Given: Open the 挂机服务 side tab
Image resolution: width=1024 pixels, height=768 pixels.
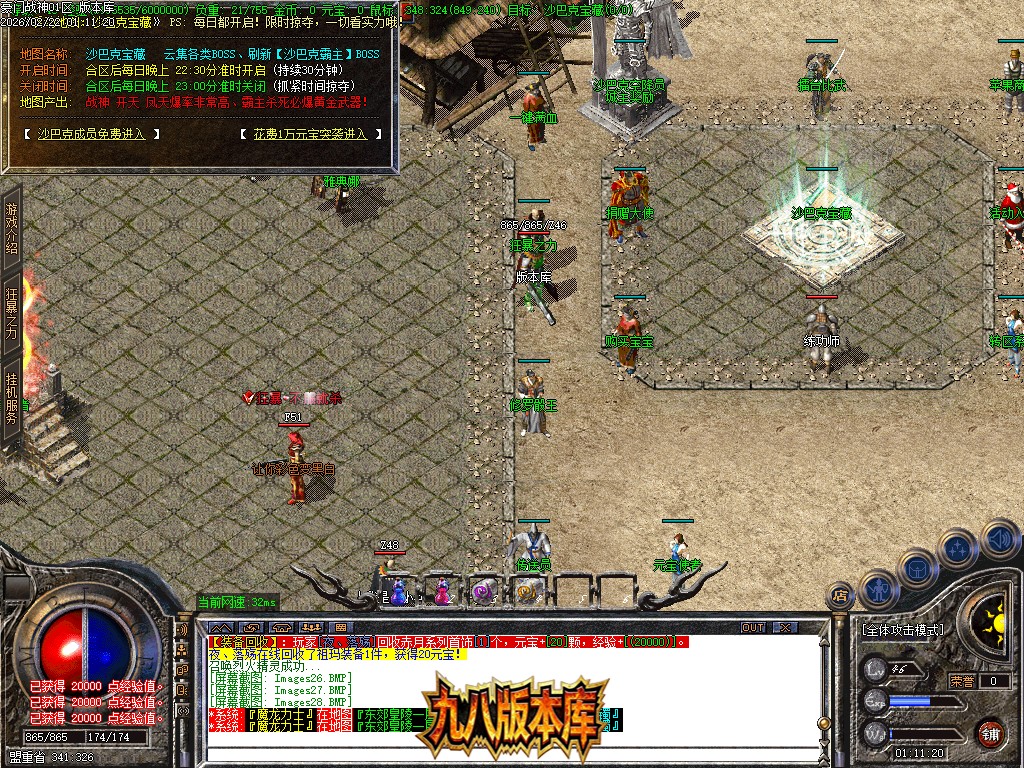Looking at the screenshot, I should click(12, 398).
